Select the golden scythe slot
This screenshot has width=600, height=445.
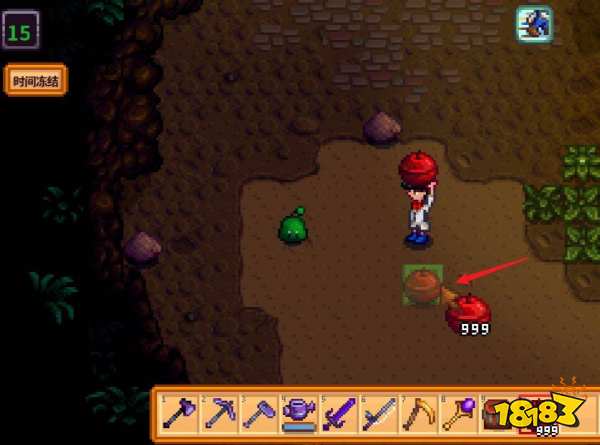pos(418,411)
